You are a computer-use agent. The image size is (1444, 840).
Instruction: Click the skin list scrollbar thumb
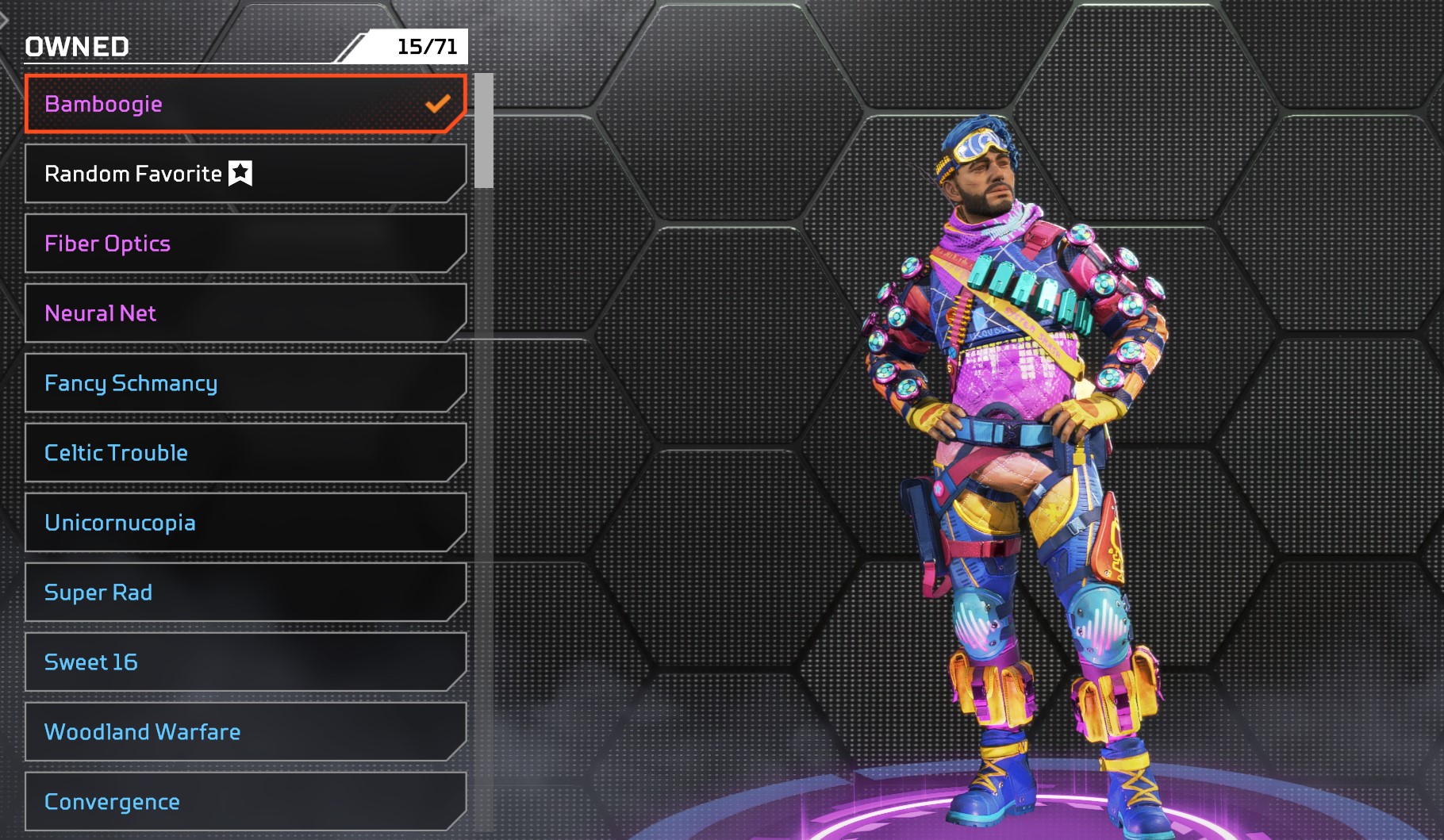484,131
